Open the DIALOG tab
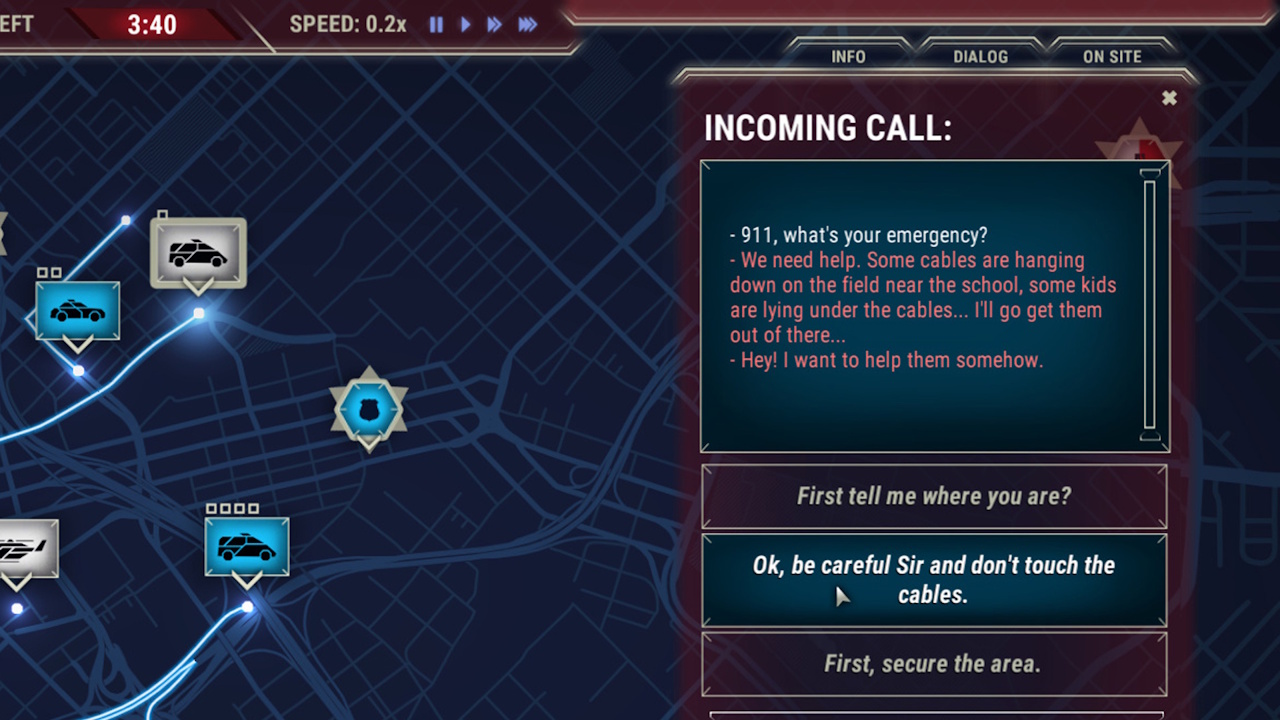This screenshot has width=1280, height=720. point(979,57)
